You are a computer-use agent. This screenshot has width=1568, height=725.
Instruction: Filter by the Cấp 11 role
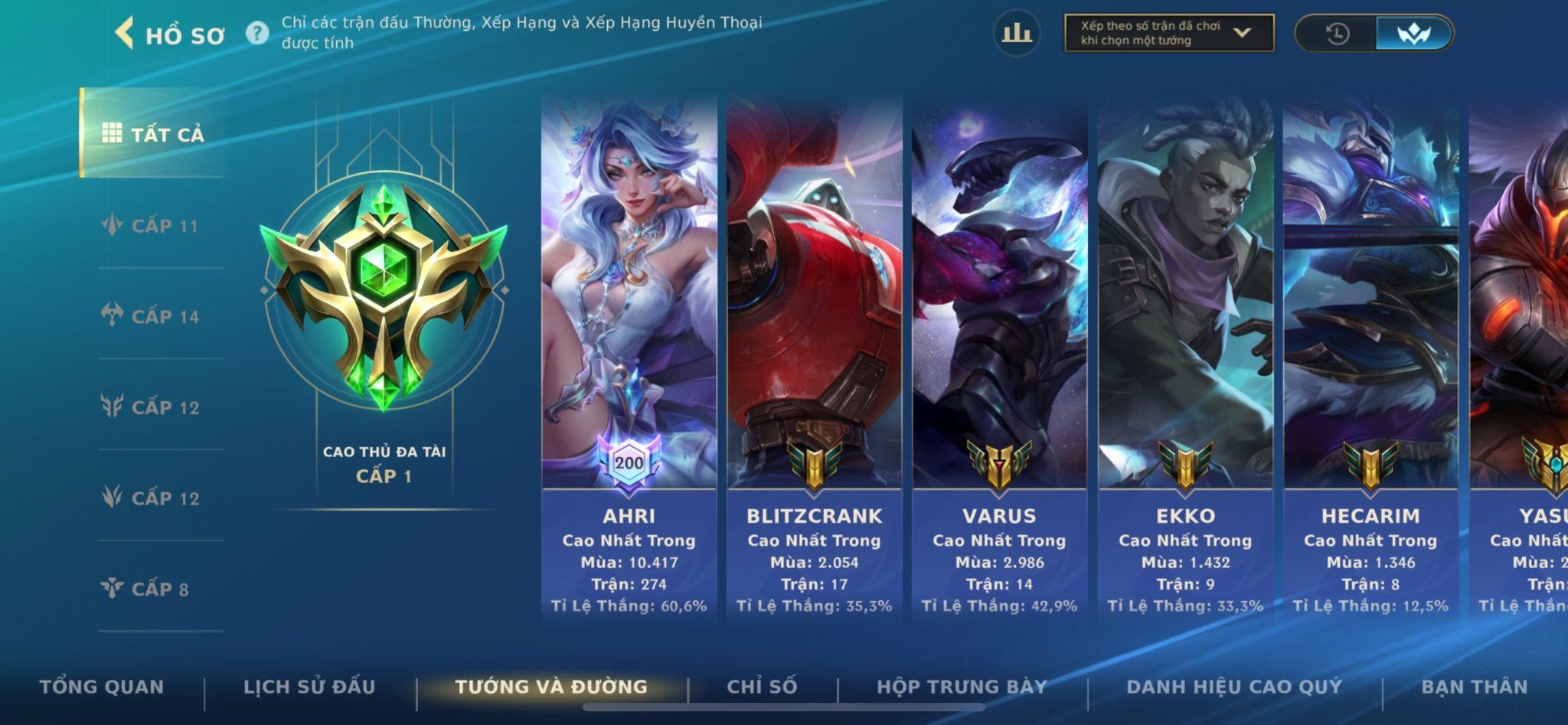tap(151, 226)
